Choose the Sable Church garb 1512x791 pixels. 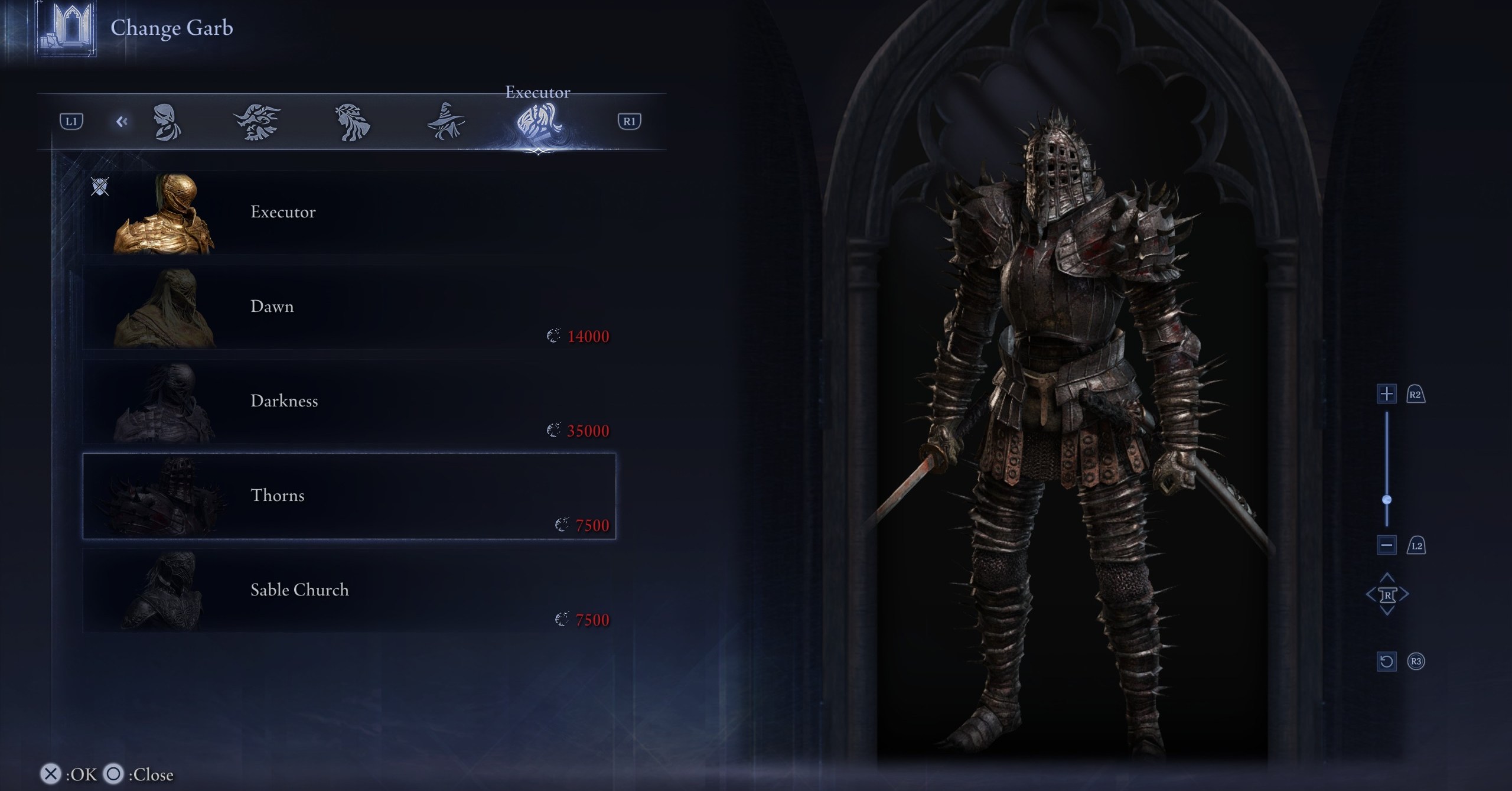(348, 591)
